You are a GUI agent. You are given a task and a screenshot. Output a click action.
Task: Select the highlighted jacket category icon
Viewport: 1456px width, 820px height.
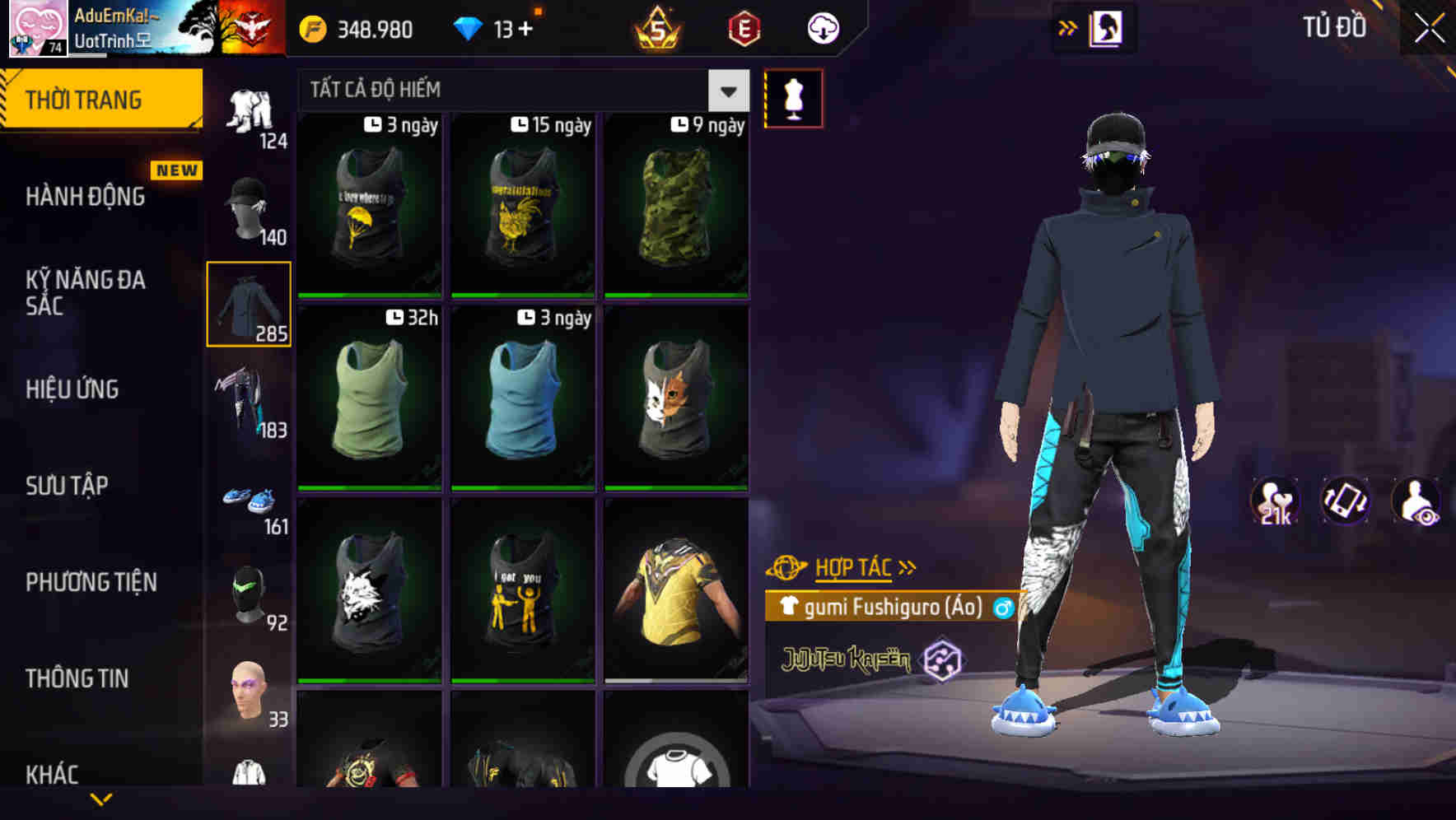250,305
